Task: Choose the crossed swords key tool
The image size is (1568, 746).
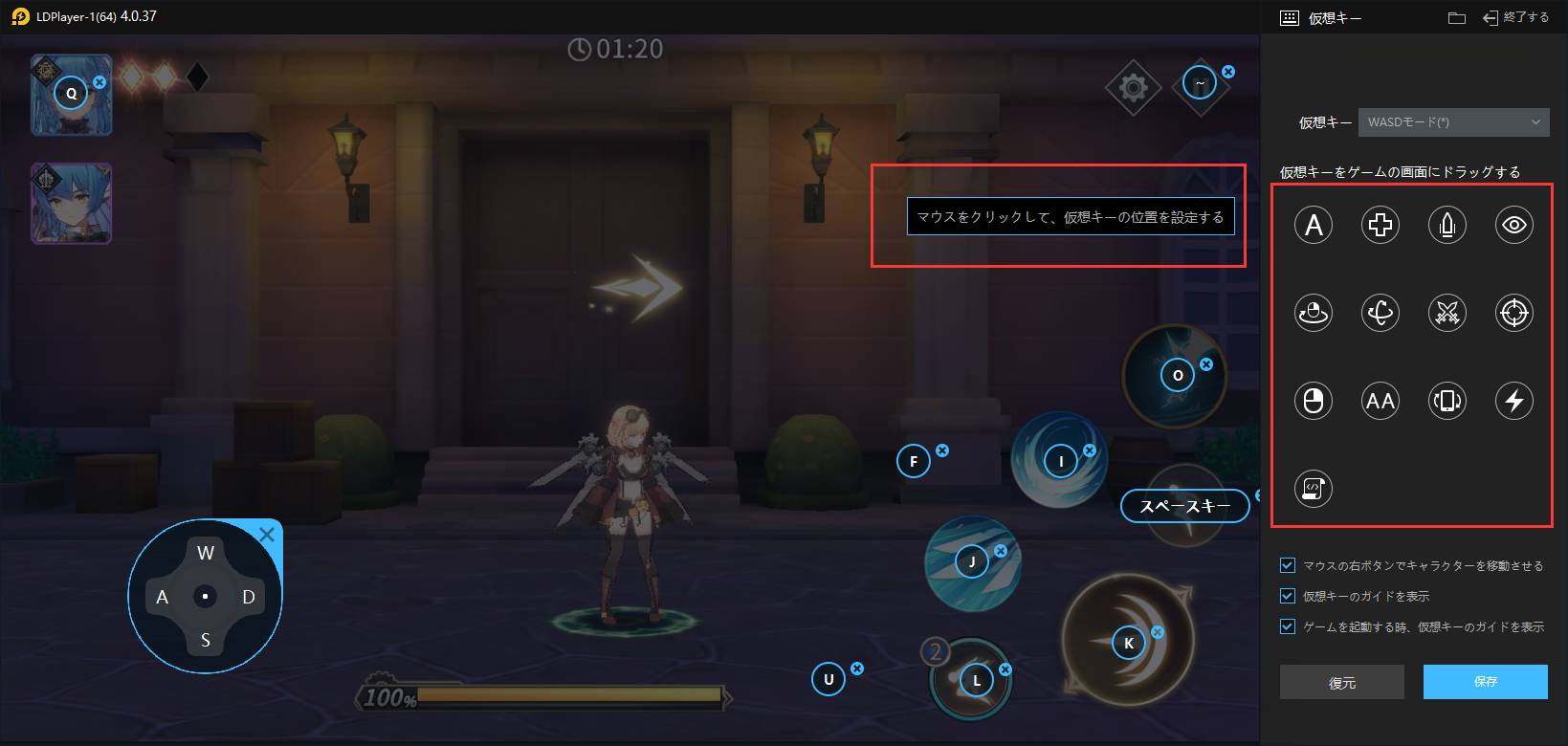Action: (x=1447, y=313)
